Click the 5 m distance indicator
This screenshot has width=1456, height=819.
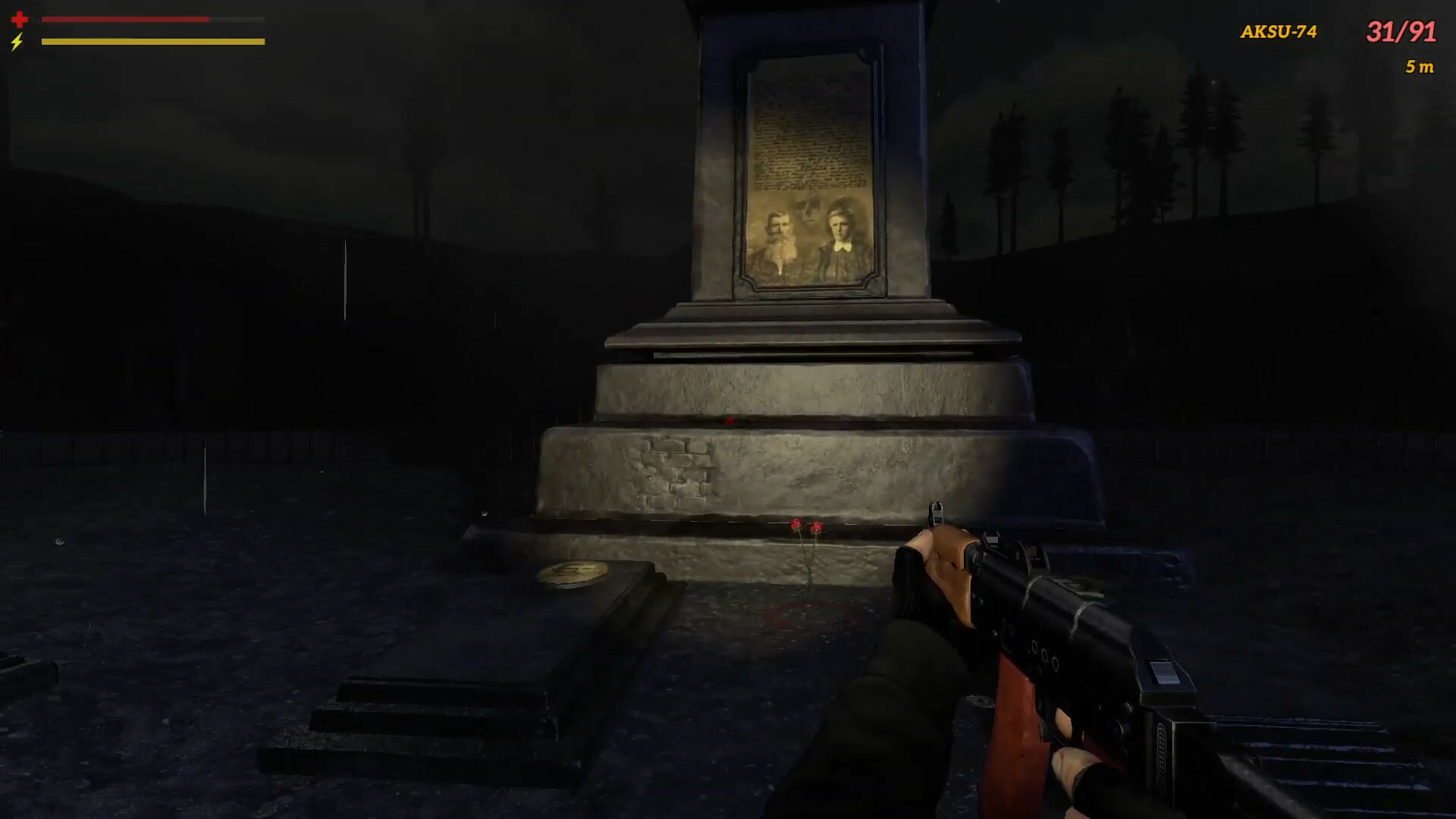click(x=1418, y=68)
